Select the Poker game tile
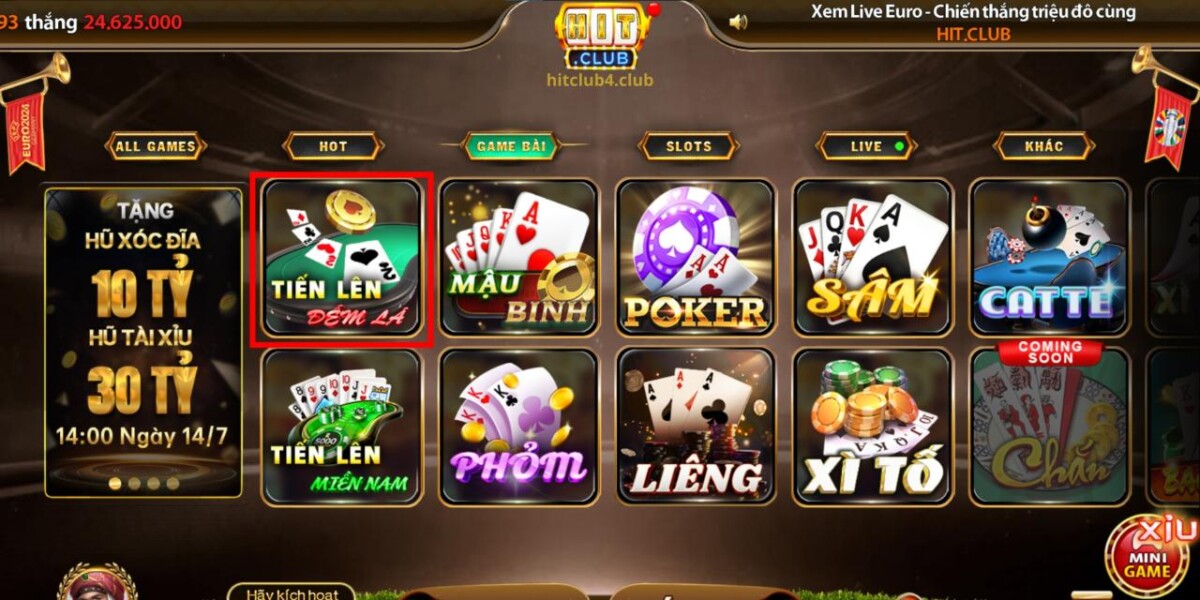This screenshot has height=600, width=1200. 696,258
